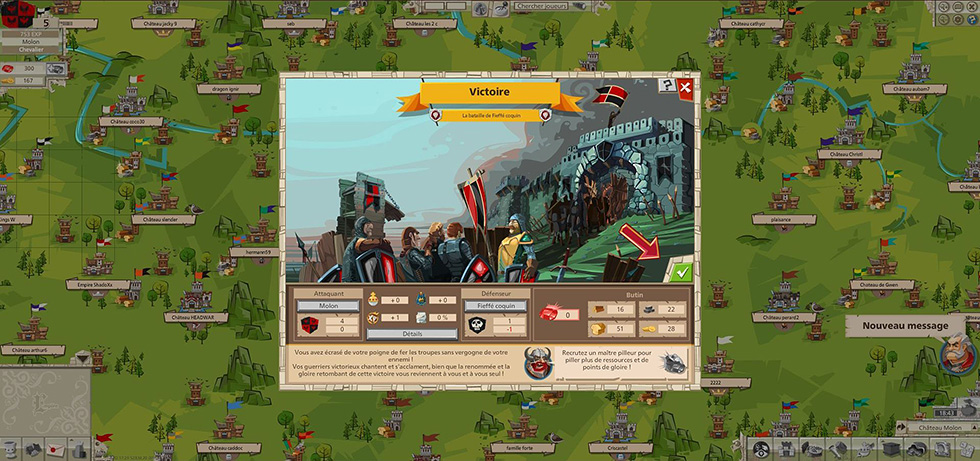The image size is (980, 461).
Task: Confirm the victory with the green checkmark
Action: [x=681, y=271]
